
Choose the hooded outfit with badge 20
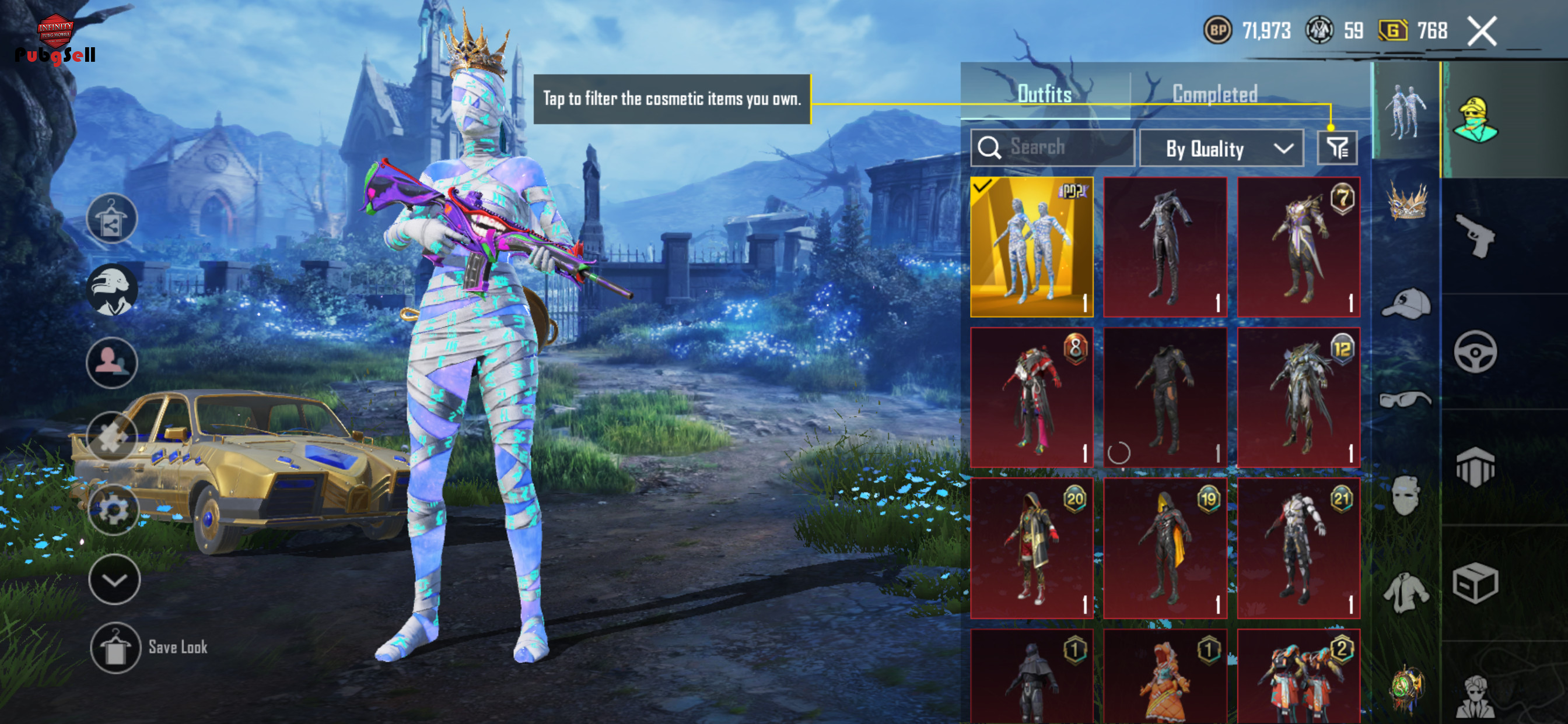point(1032,547)
